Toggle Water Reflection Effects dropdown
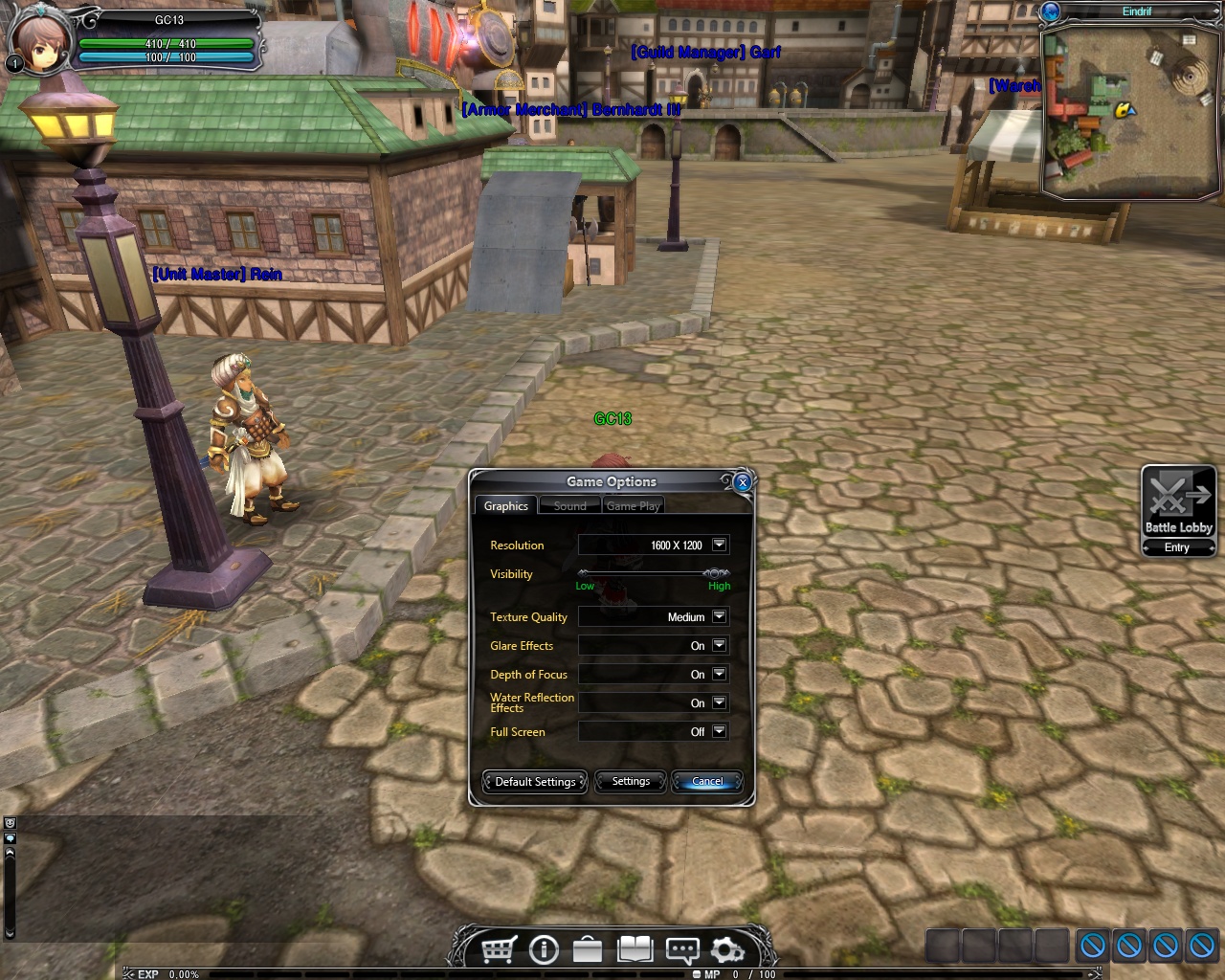Screen dimensions: 1225x980 click(x=719, y=702)
